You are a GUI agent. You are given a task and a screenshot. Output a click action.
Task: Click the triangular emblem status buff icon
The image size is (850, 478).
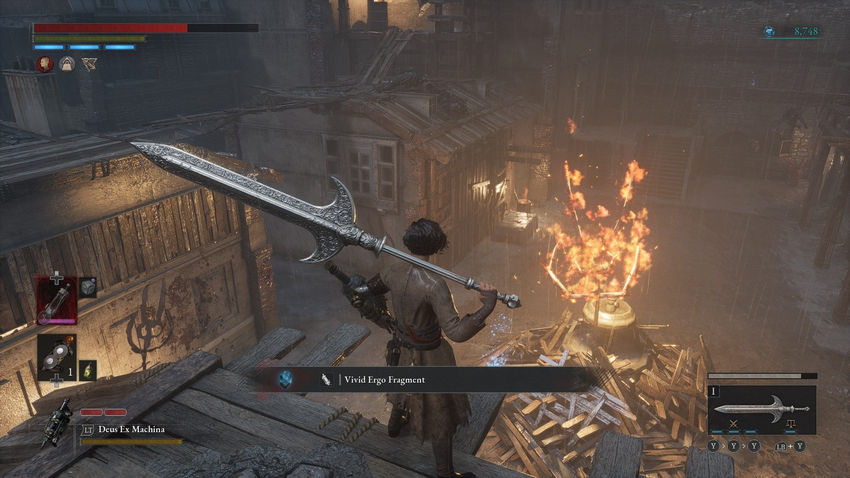pos(89,64)
